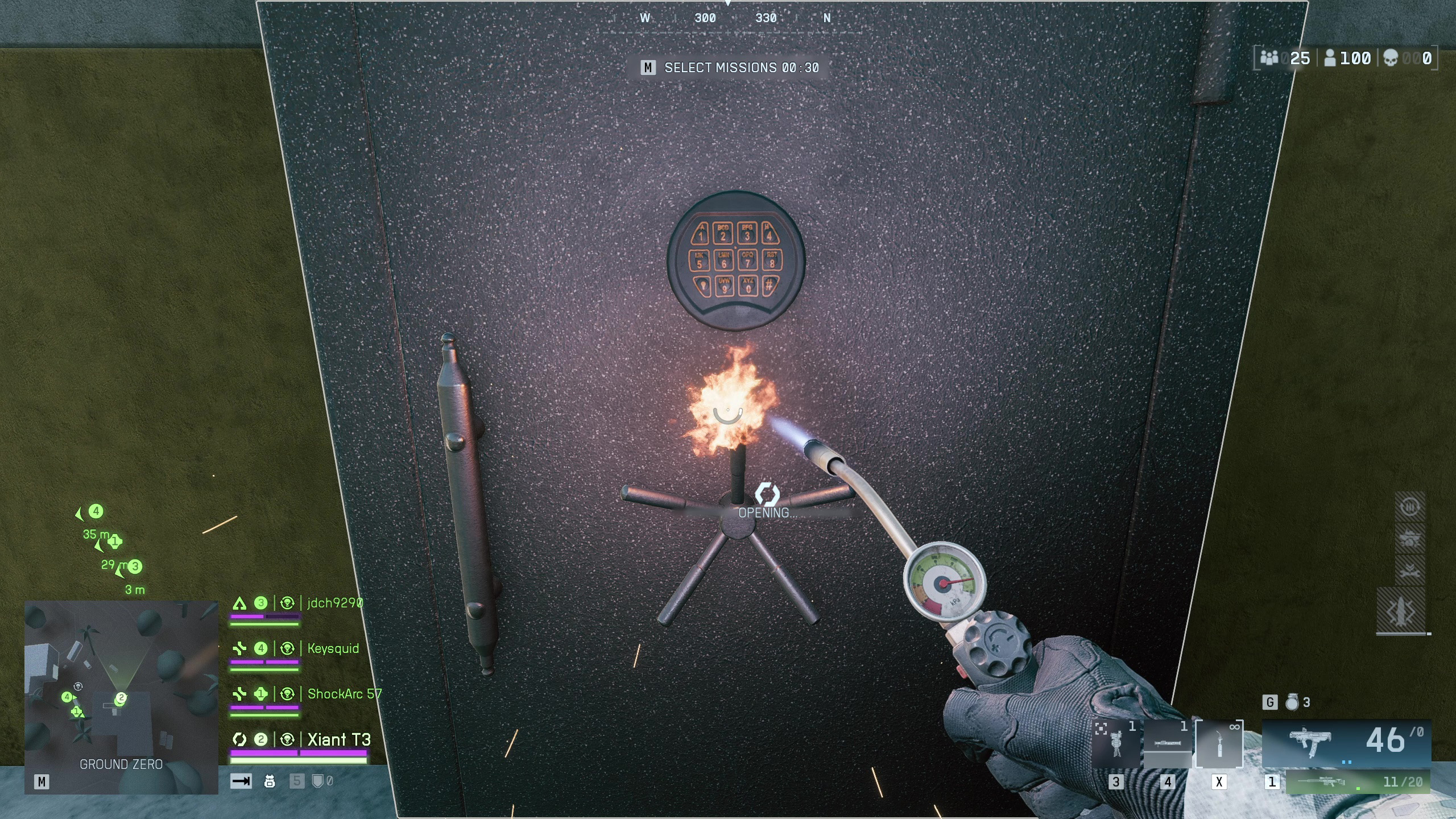Select the rocket launcher gadget slot
Image resolution: width=1456 pixels, height=819 pixels.
tap(1167, 743)
